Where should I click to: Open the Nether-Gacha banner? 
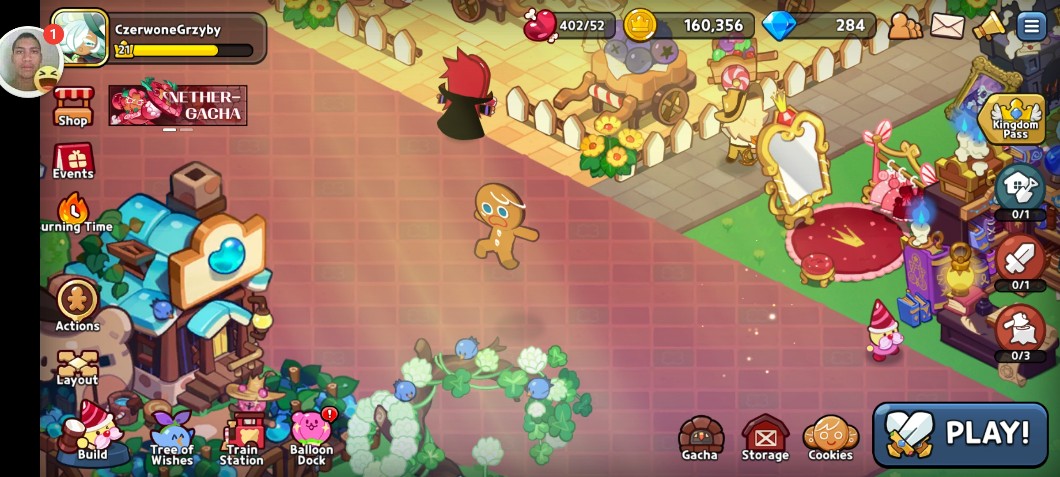coord(178,105)
